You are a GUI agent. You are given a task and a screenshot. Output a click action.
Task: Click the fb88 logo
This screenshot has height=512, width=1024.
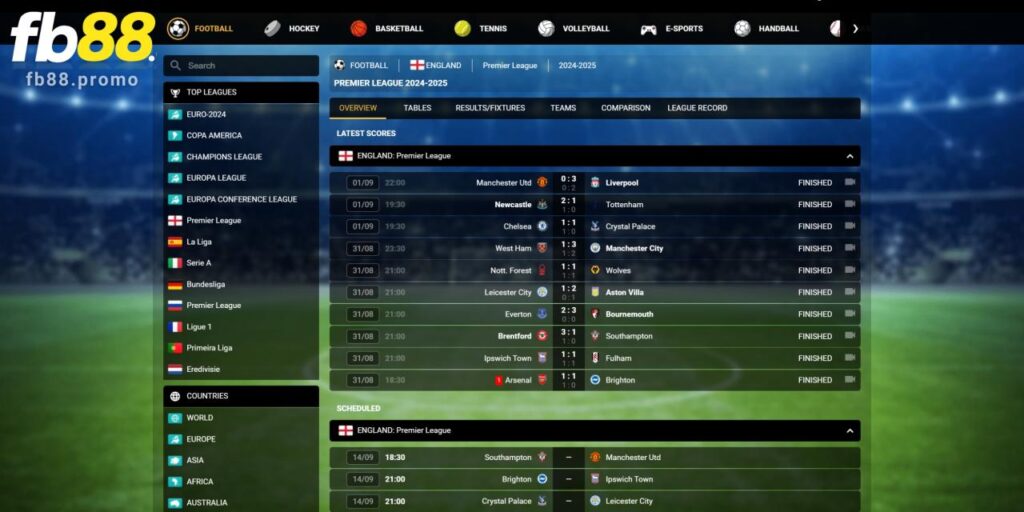(x=82, y=40)
